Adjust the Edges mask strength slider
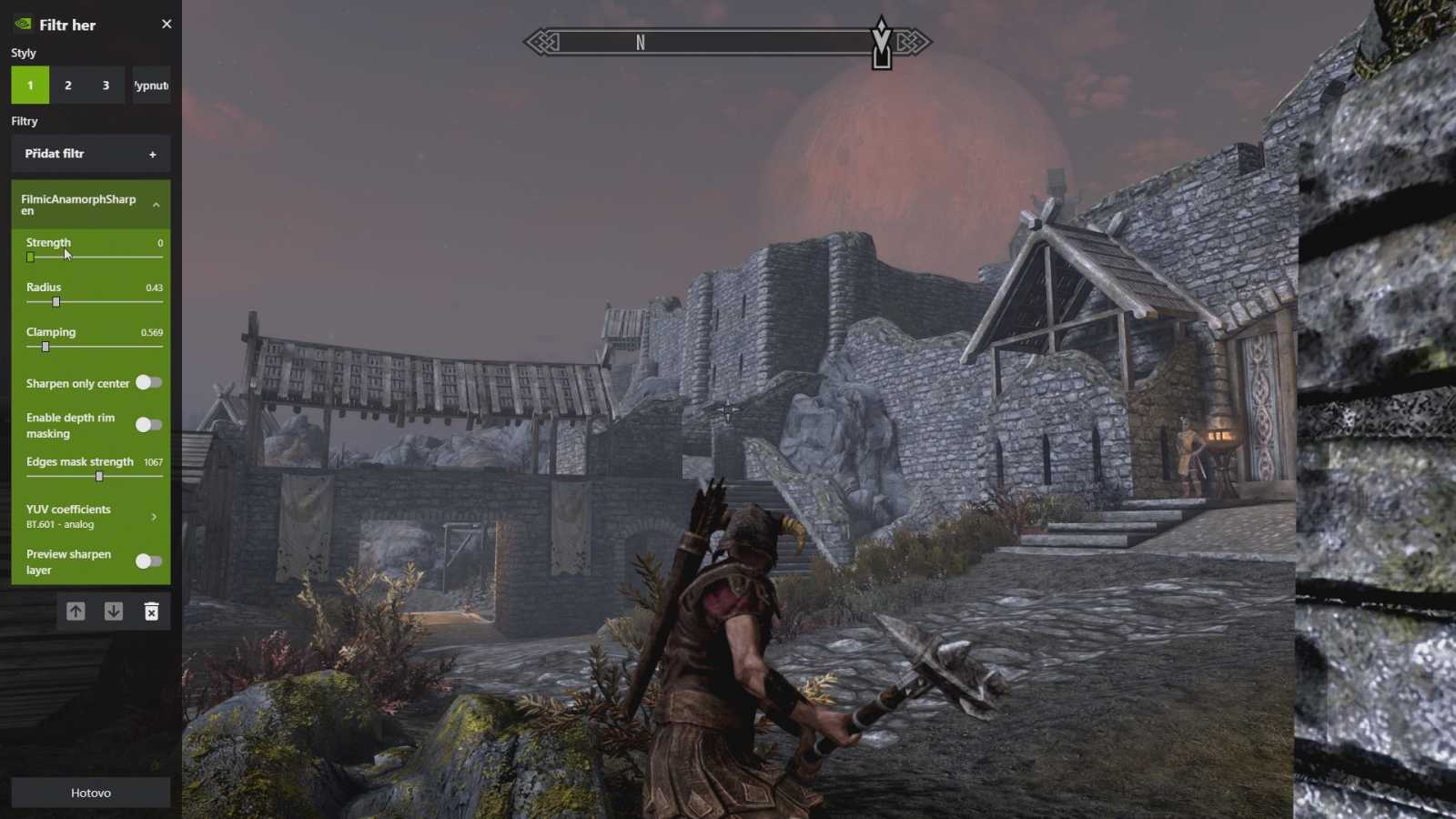Image resolution: width=1456 pixels, height=819 pixels. click(99, 477)
